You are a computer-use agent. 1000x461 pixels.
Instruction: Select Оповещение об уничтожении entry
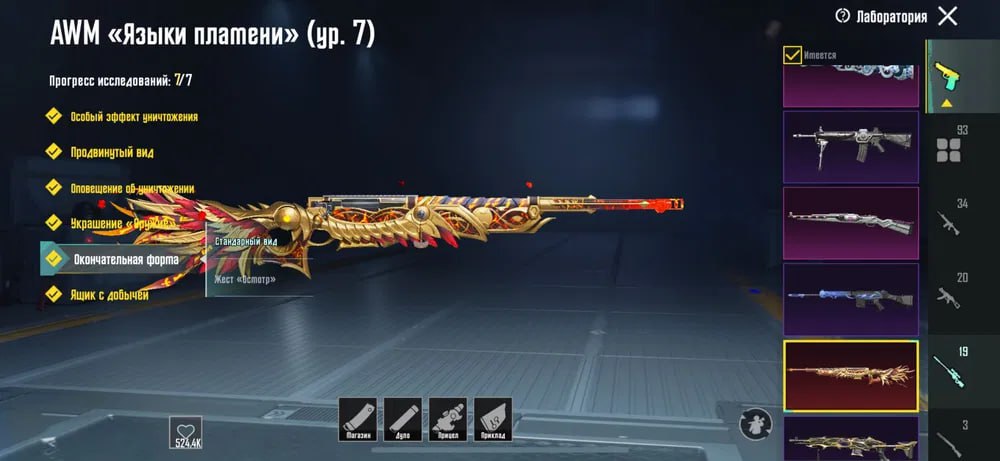coord(131,188)
